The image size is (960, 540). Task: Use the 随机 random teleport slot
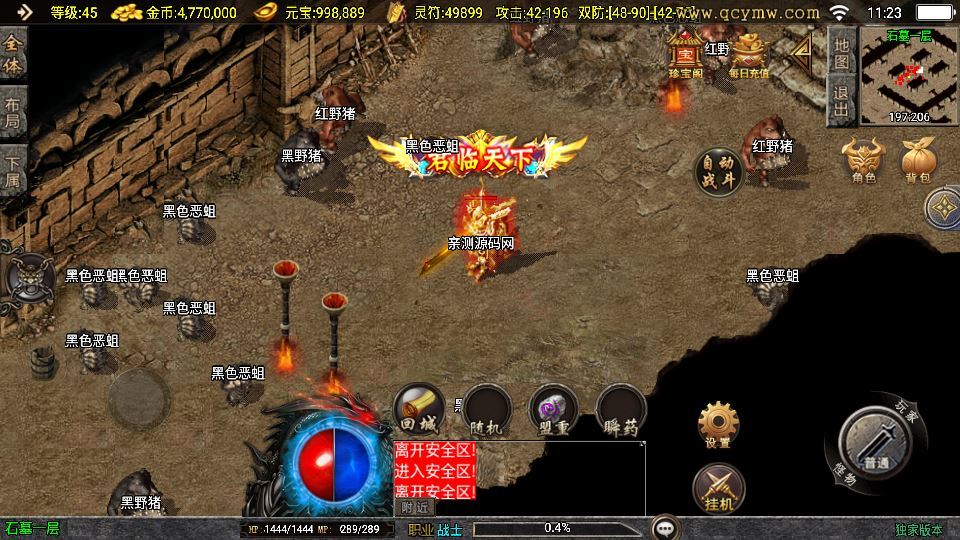point(487,410)
